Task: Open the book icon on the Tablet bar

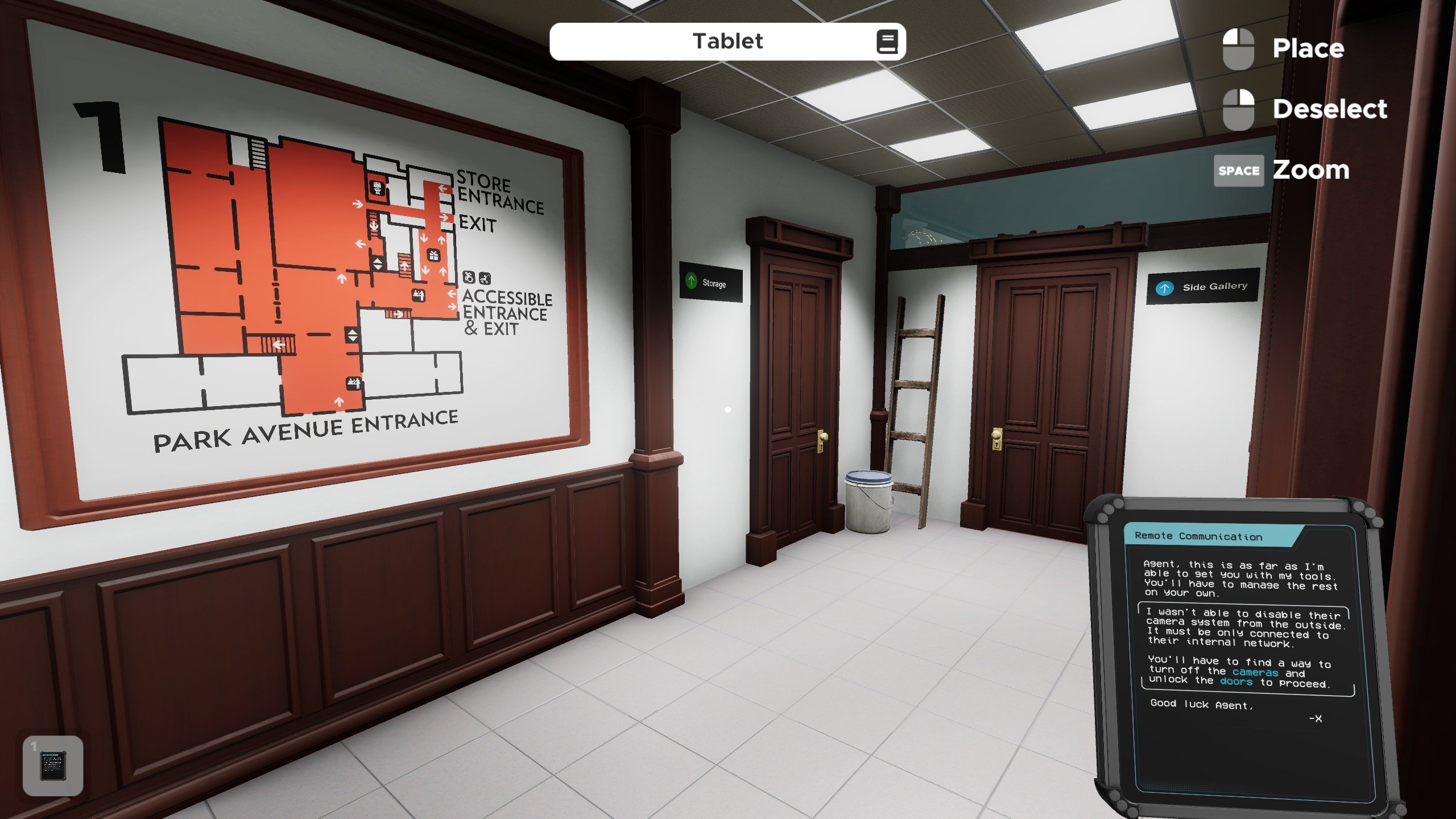Action: (887, 42)
